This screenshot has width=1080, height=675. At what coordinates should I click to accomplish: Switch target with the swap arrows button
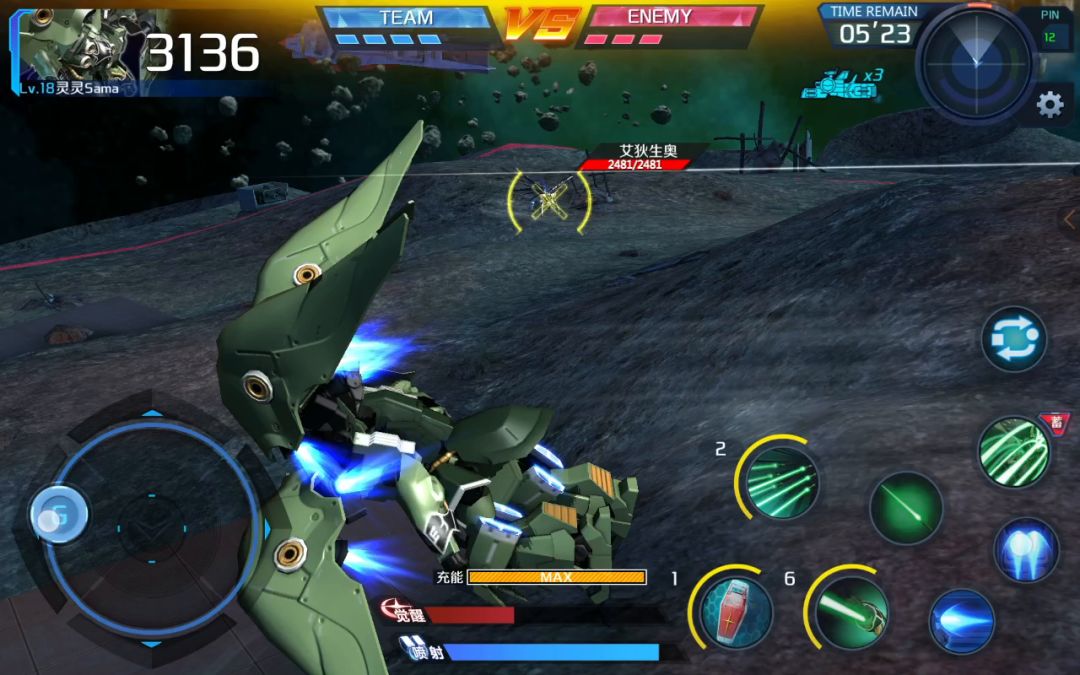click(1013, 339)
